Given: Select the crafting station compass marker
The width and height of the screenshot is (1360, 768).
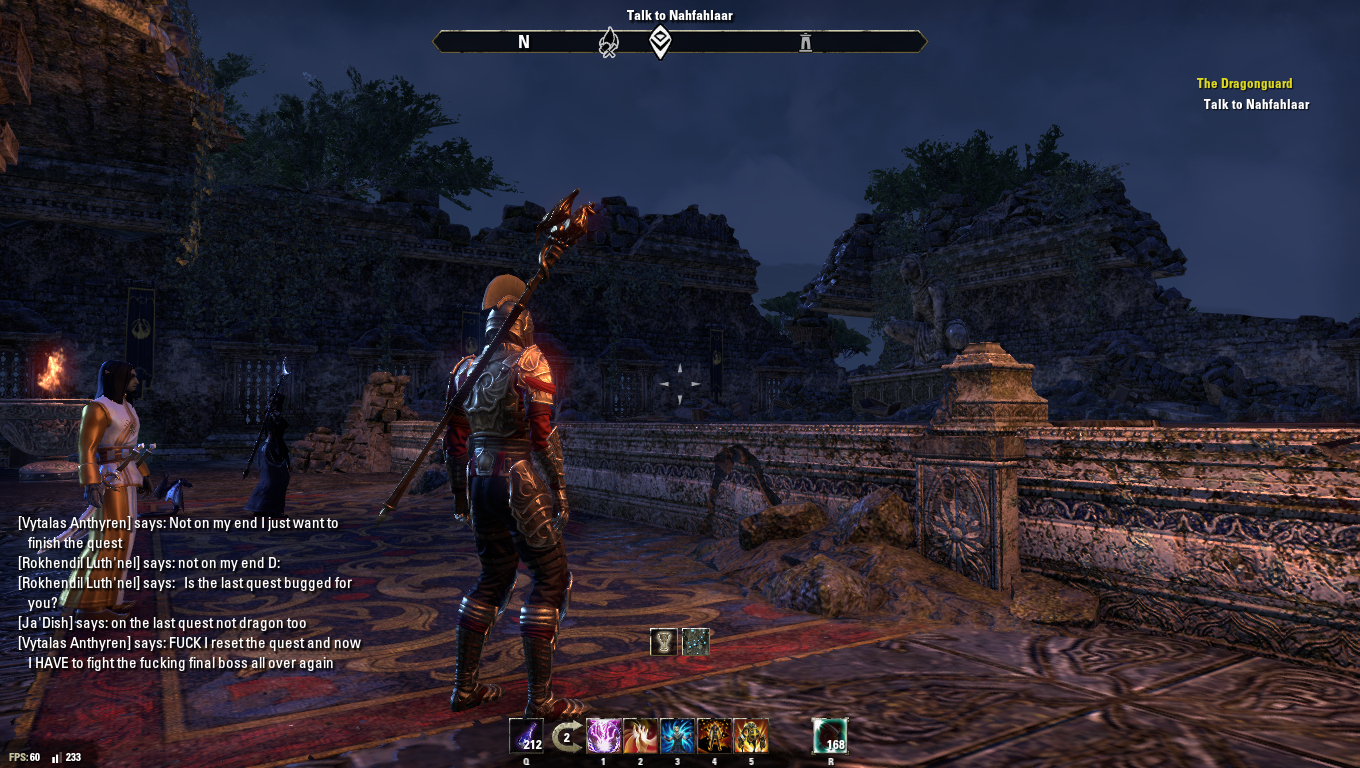Looking at the screenshot, I should pos(608,42).
